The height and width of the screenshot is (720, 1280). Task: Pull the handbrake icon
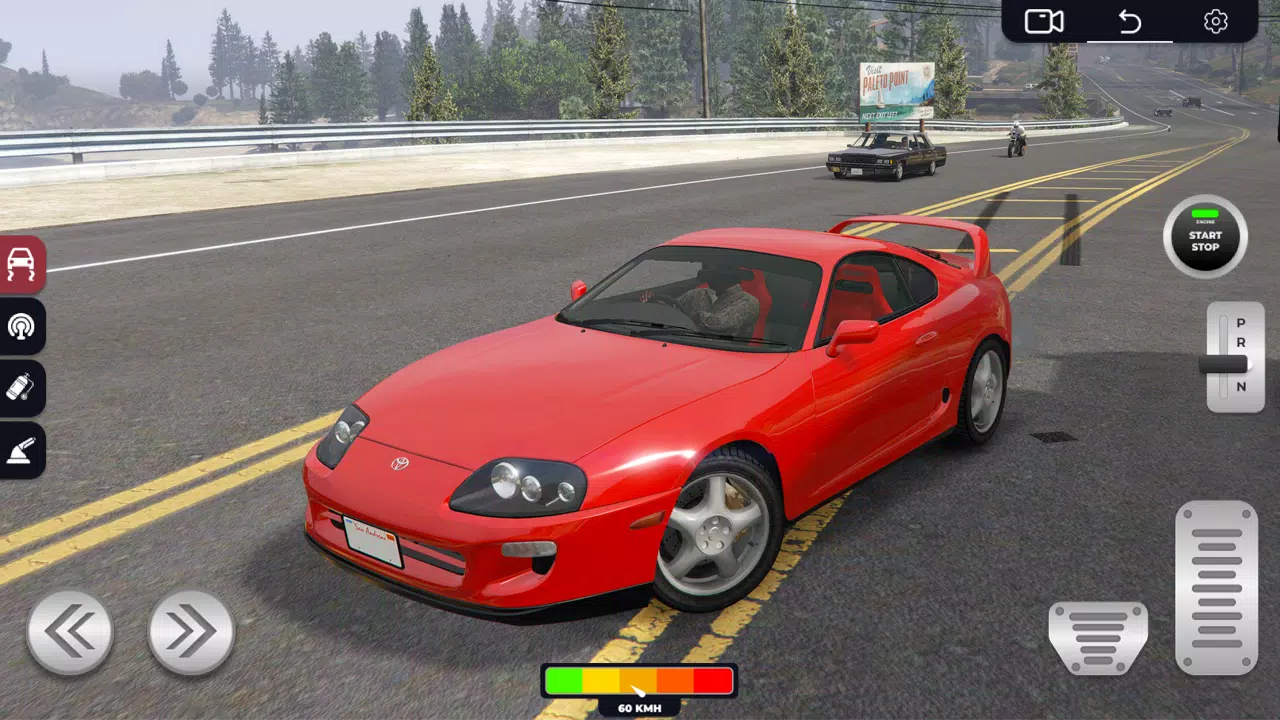point(22,451)
